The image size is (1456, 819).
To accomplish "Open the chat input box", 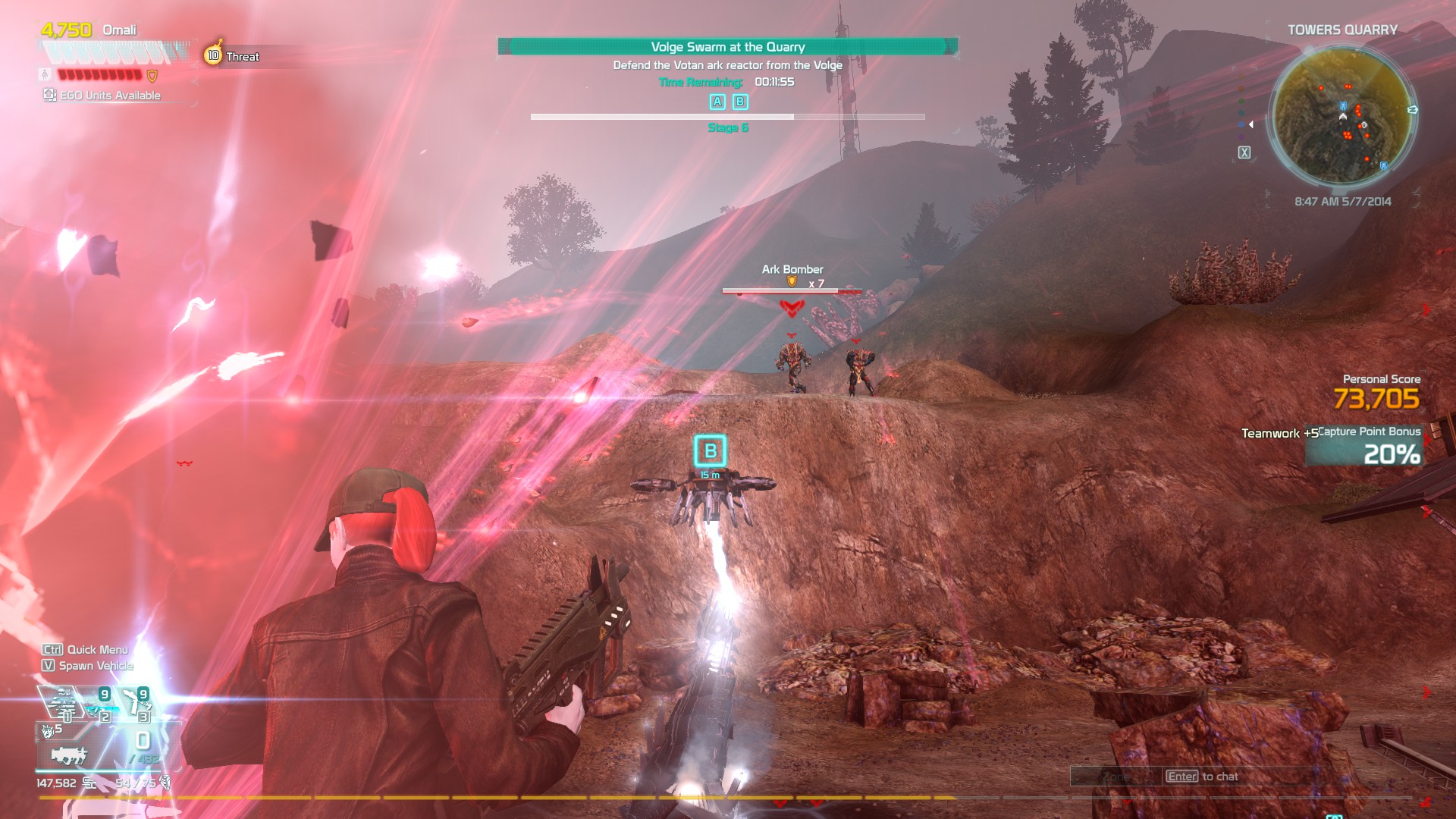I will coord(1201,777).
